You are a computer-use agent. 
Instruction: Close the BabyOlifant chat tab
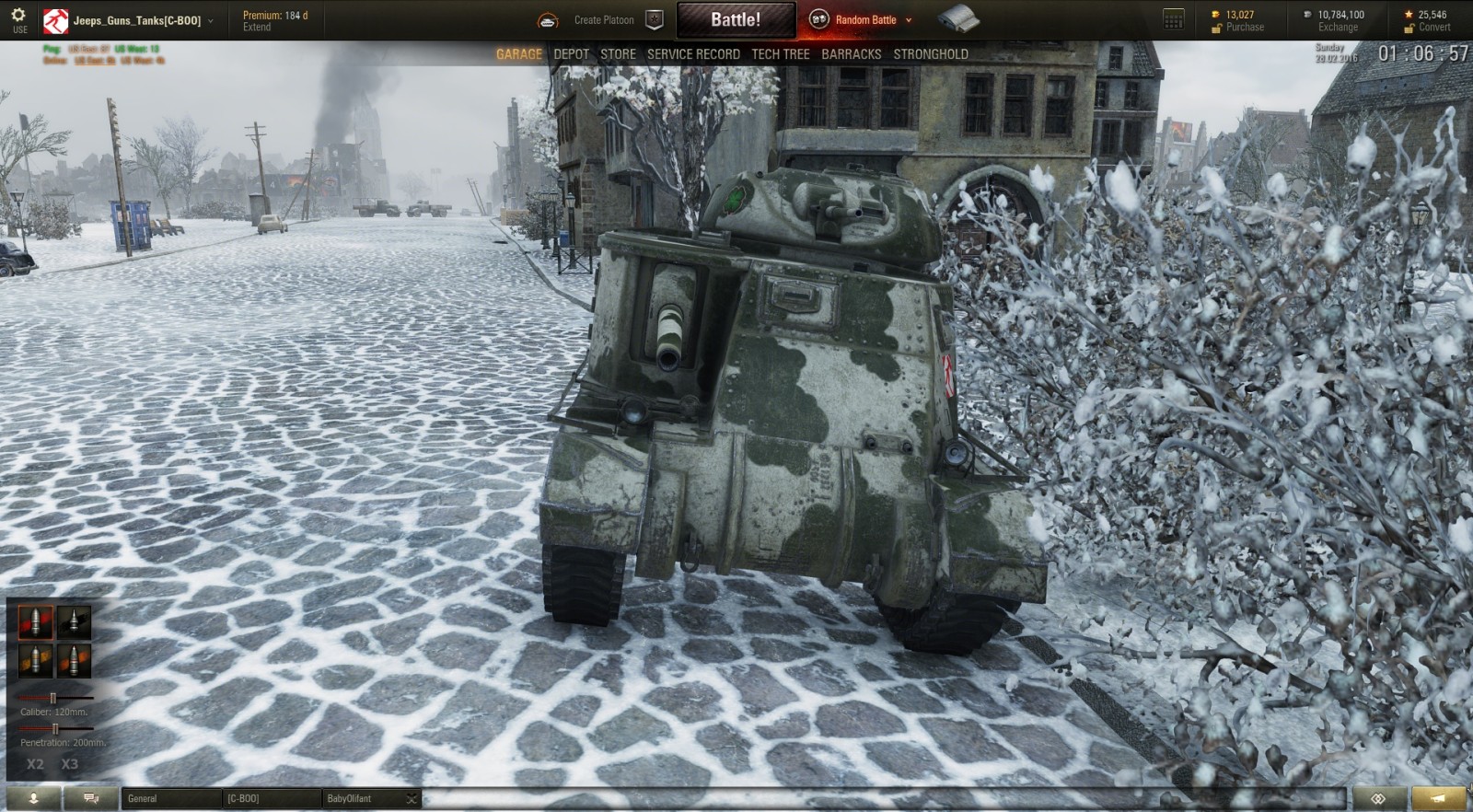click(412, 798)
